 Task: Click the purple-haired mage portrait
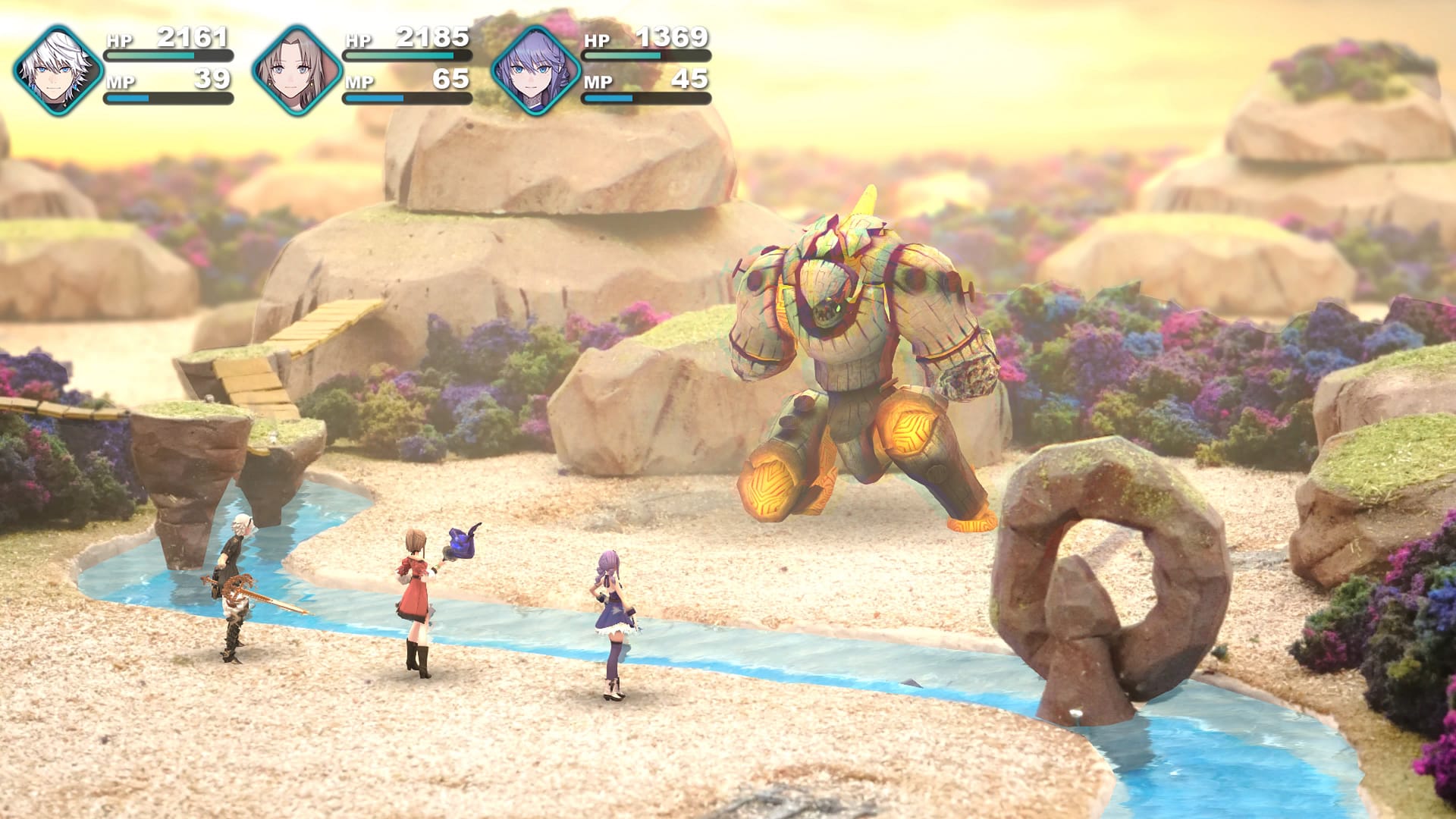click(535, 71)
